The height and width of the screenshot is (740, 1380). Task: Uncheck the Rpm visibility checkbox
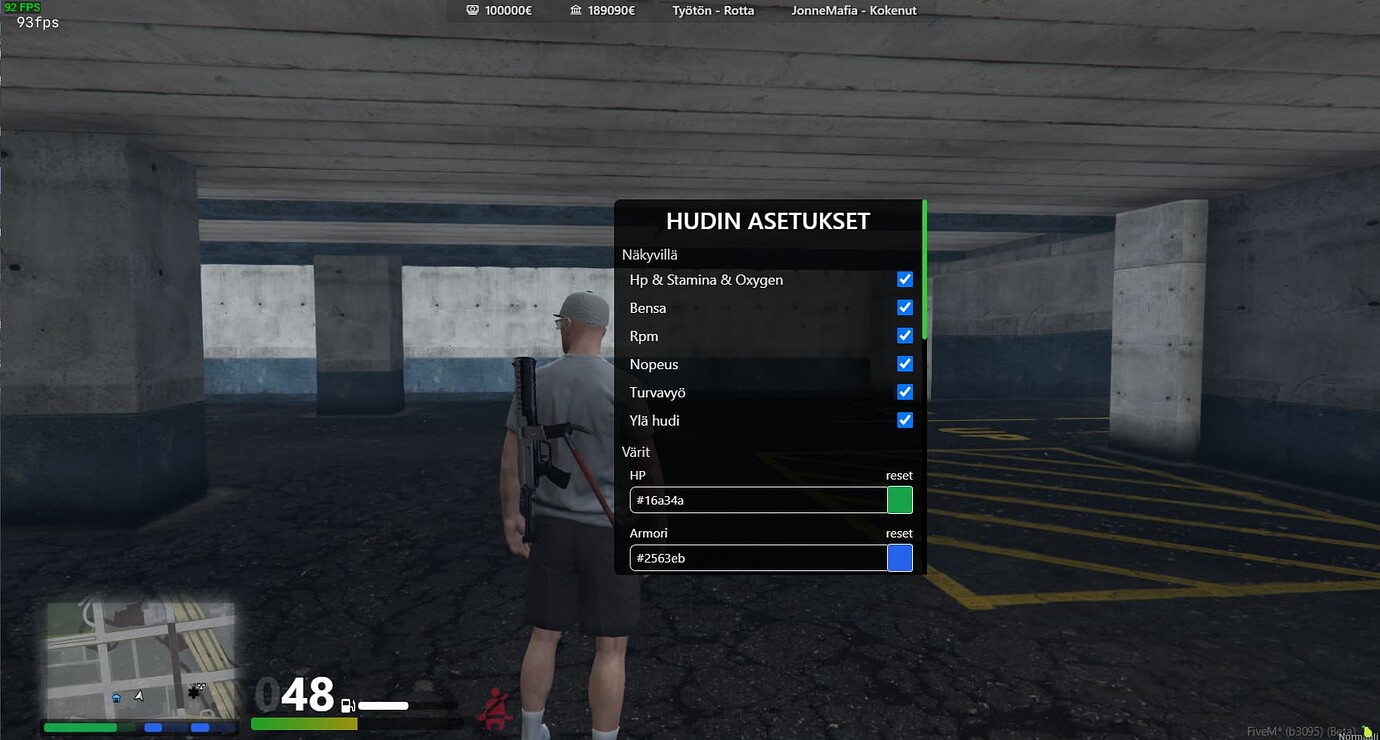pos(904,335)
